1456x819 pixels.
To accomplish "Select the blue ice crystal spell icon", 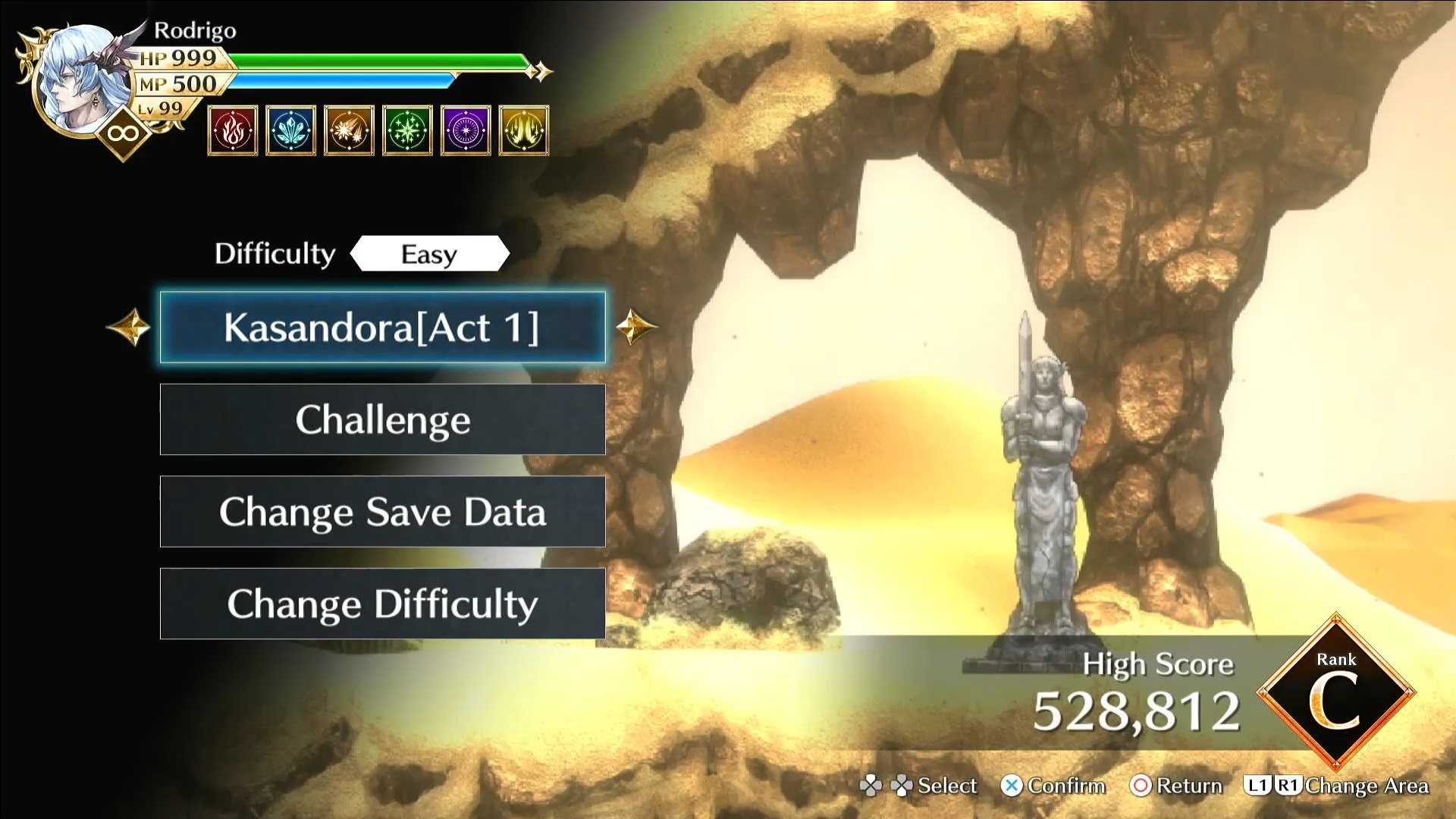I will coord(291,130).
